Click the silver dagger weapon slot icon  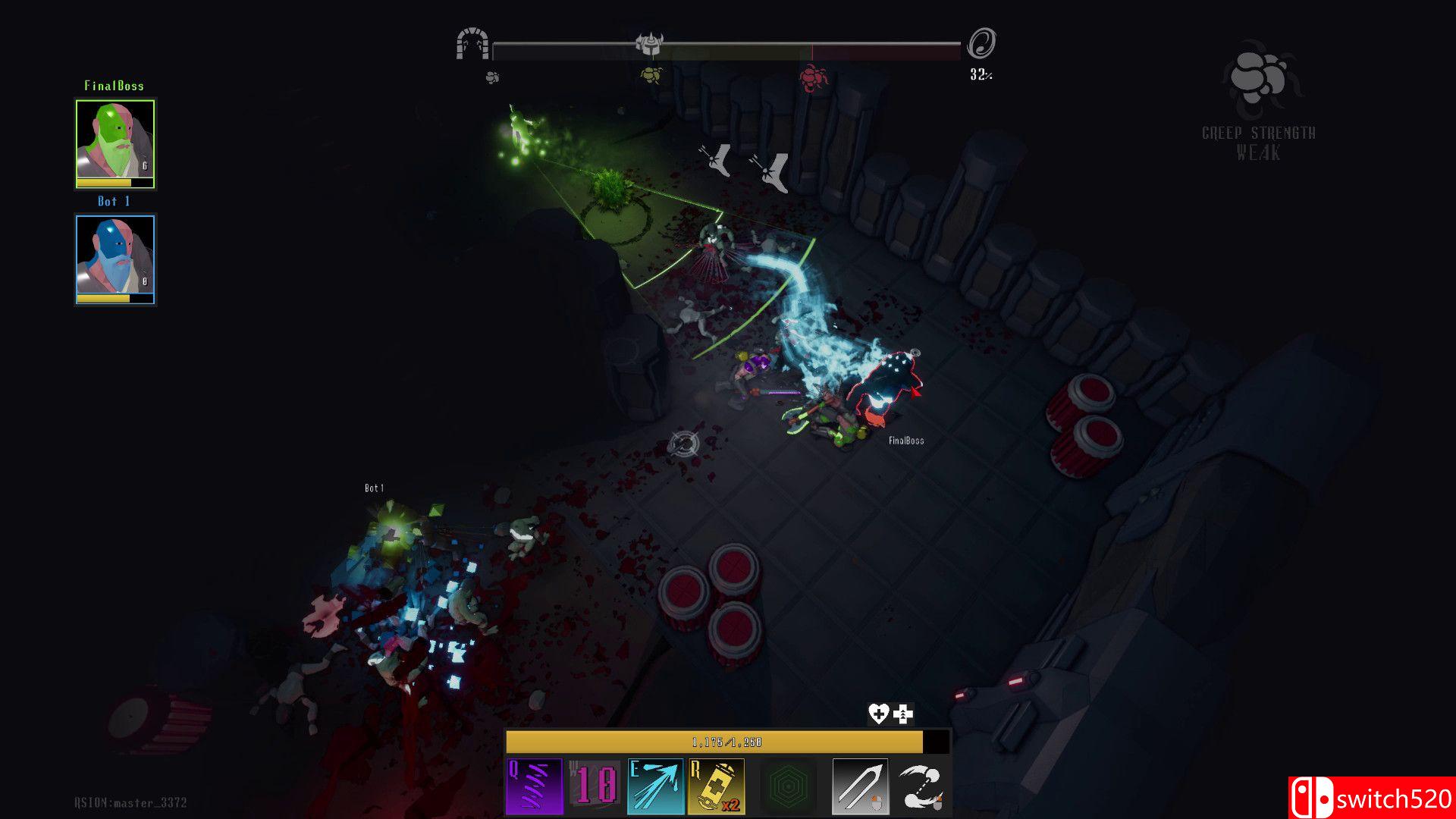coord(860,785)
